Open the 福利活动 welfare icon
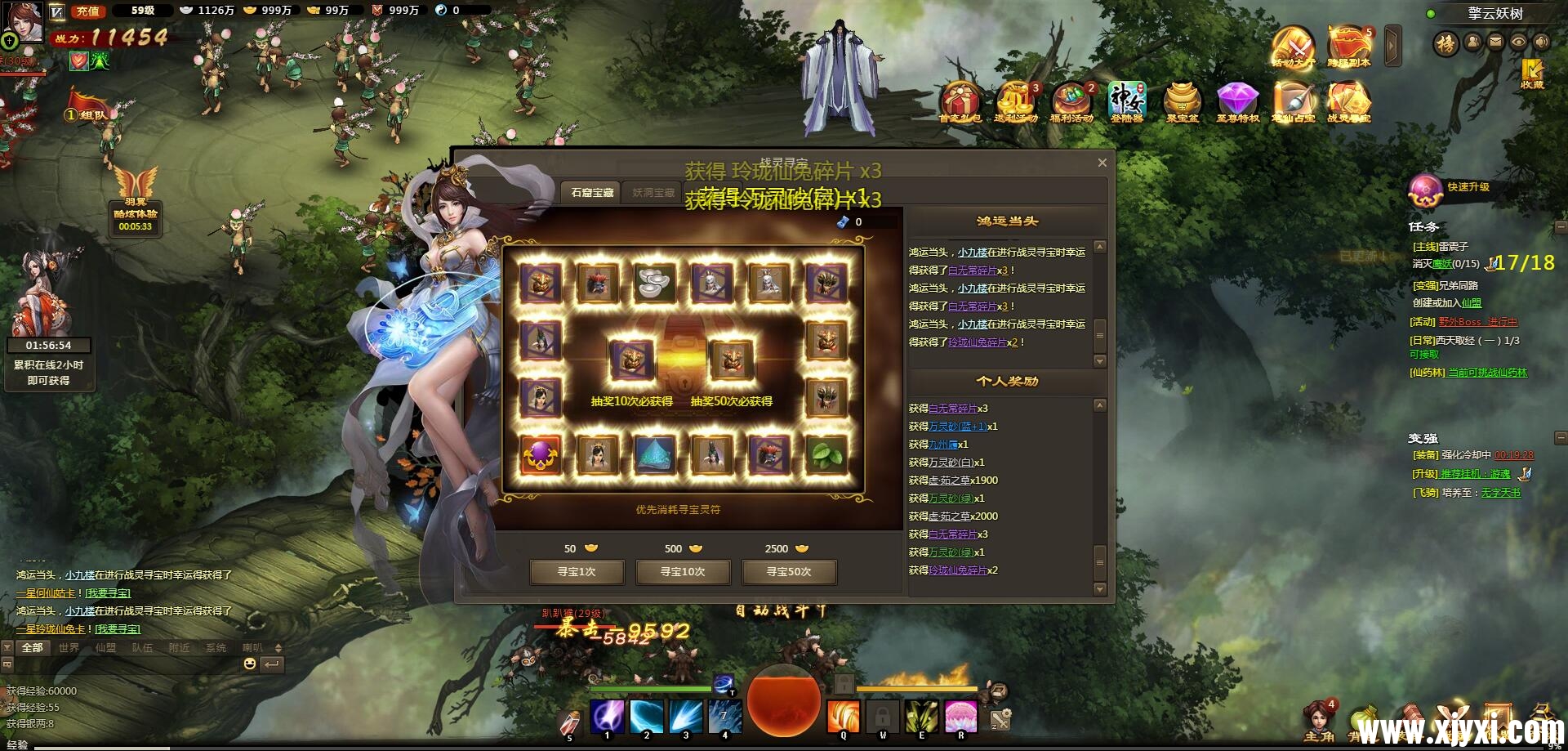Image resolution: width=1568 pixels, height=751 pixels. (x=1071, y=102)
